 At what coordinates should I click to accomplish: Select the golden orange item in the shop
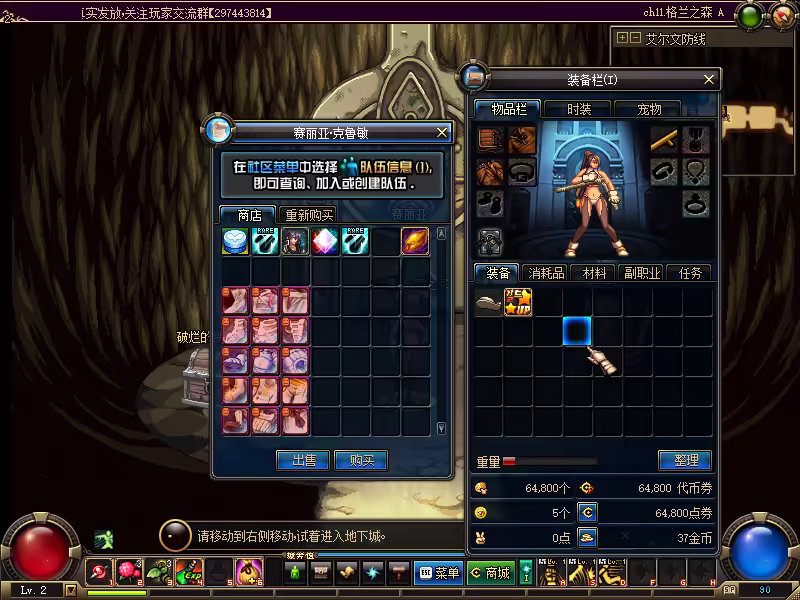point(416,242)
